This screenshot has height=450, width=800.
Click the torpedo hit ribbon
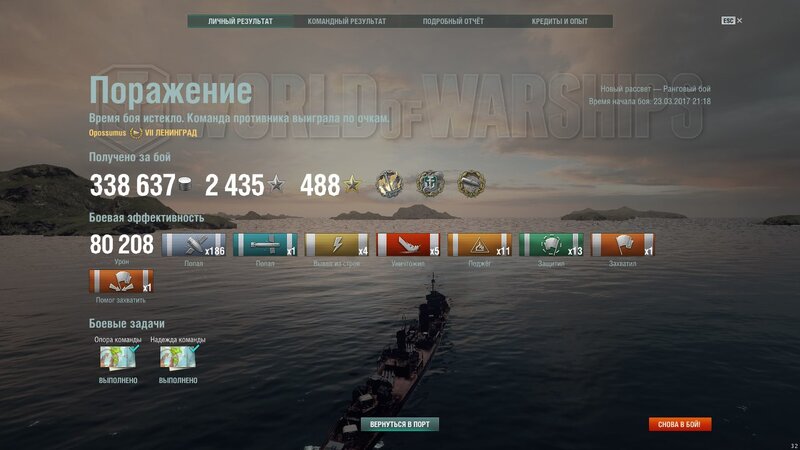(264, 245)
